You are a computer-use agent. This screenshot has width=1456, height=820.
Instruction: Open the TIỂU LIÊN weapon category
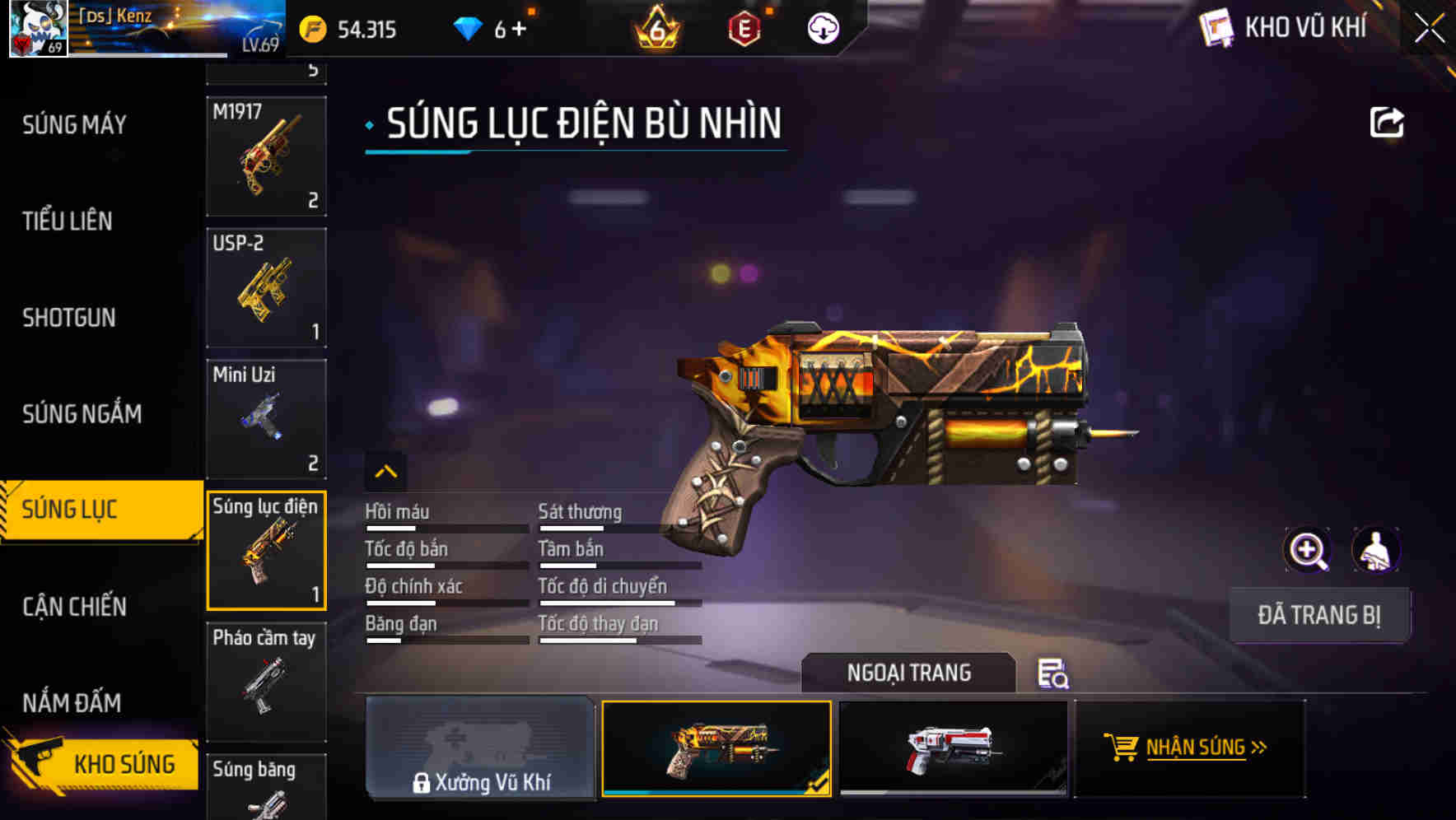[66, 221]
